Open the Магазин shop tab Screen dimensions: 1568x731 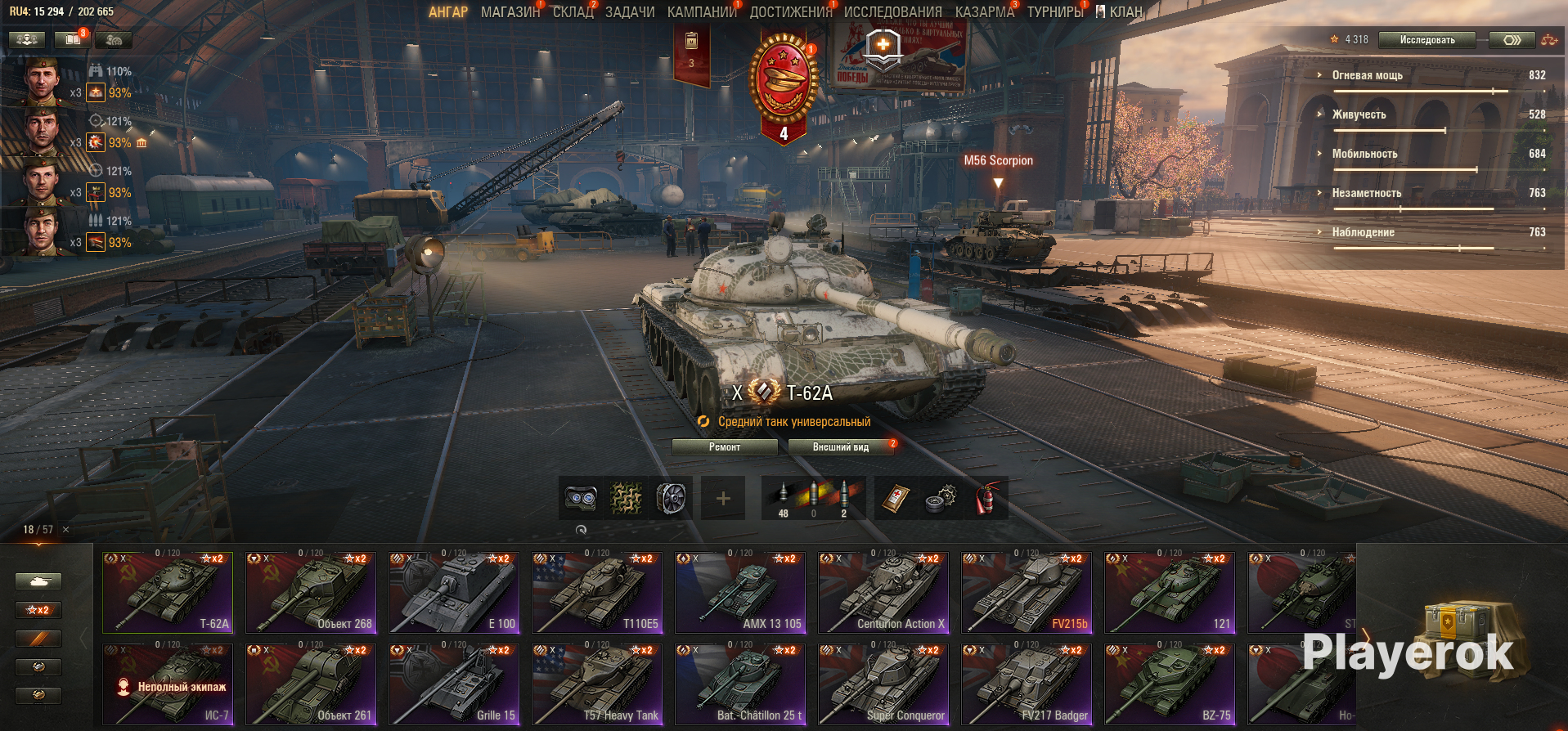[510, 12]
